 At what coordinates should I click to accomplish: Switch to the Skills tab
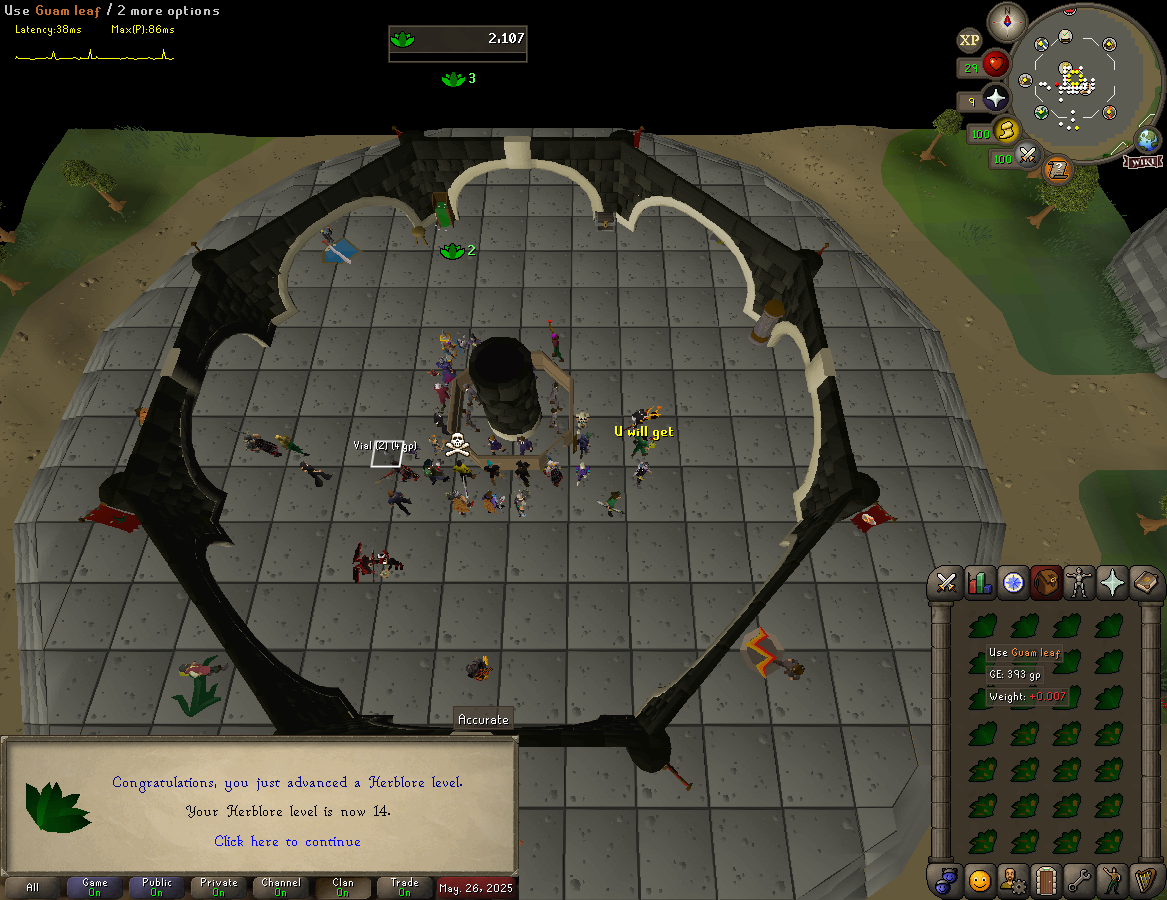pyautogui.click(x=979, y=582)
